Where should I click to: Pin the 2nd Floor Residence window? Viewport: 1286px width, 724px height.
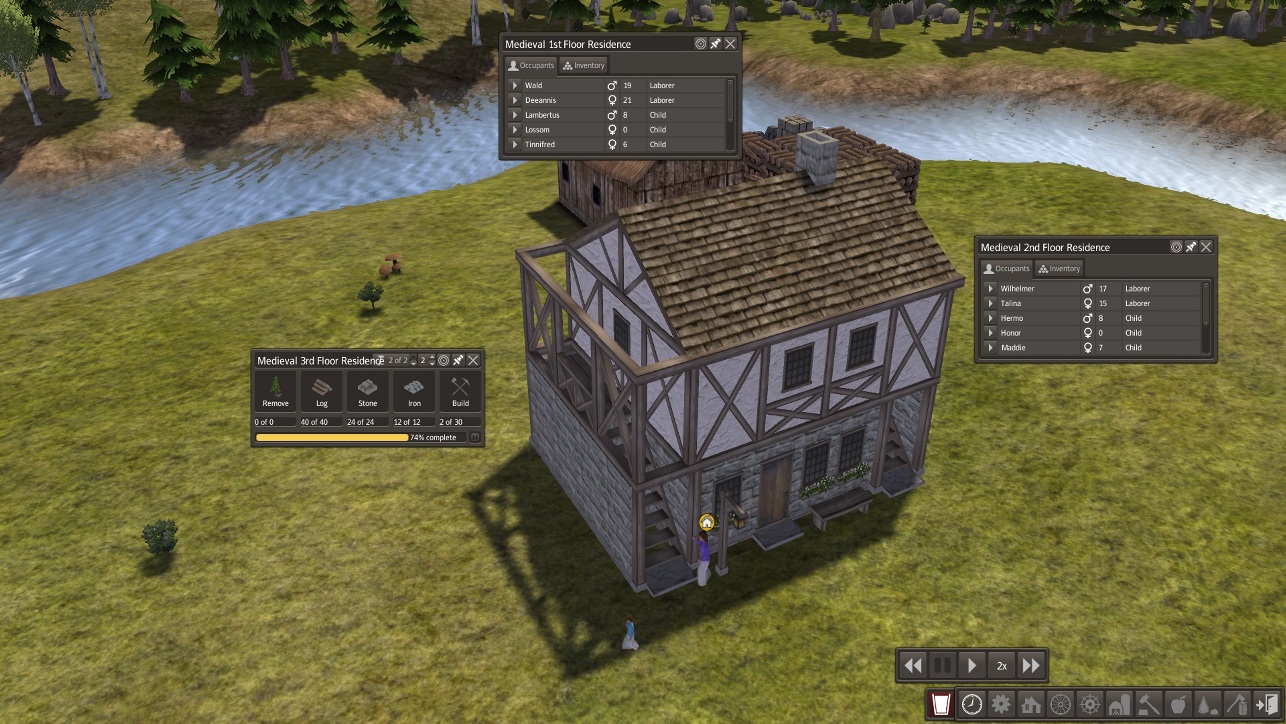coord(1191,247)
